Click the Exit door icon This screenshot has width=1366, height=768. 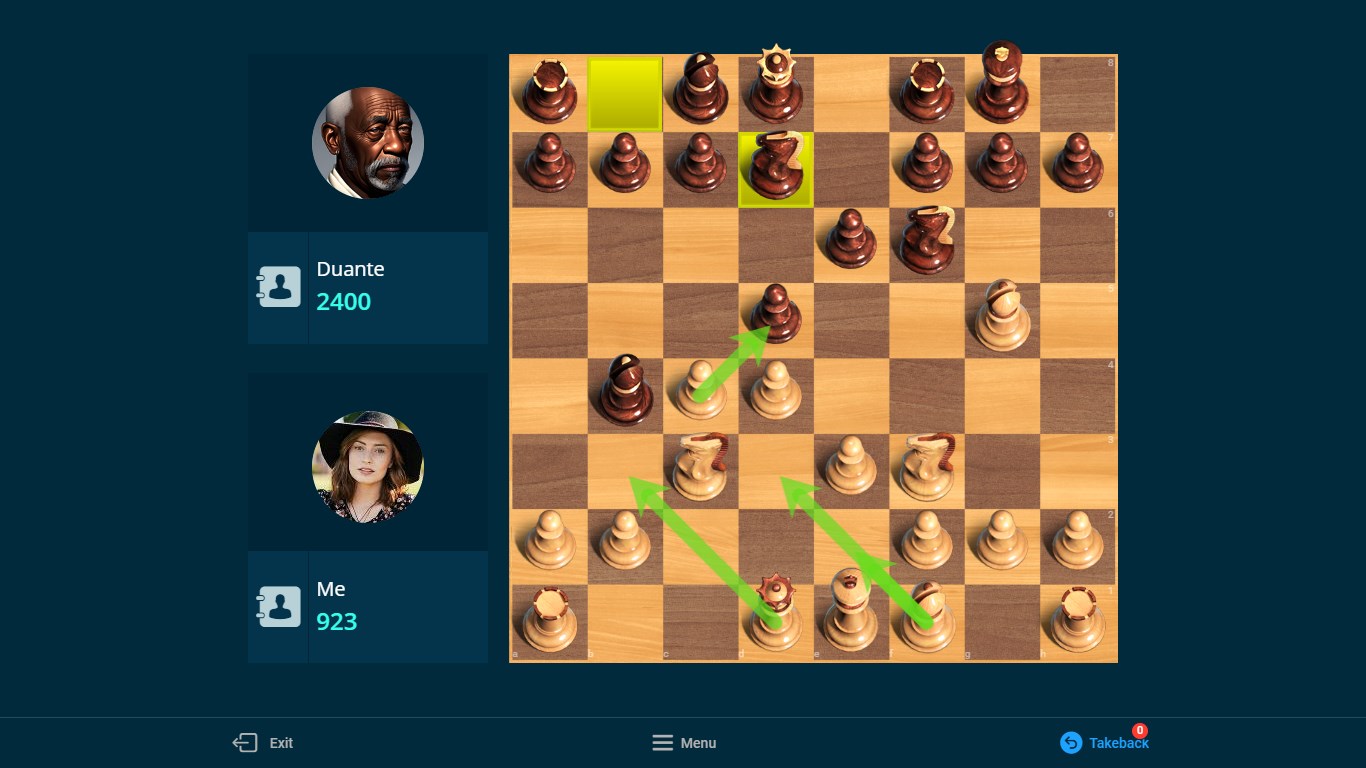coord(244,743)
